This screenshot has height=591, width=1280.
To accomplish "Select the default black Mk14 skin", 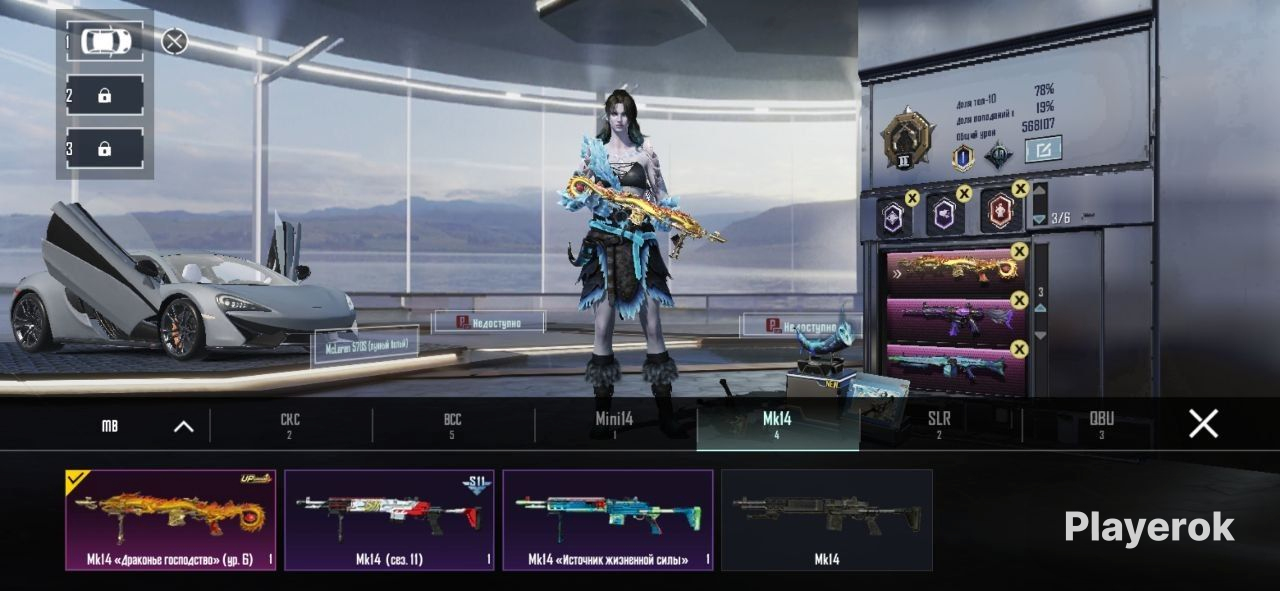I will [826, 520].
